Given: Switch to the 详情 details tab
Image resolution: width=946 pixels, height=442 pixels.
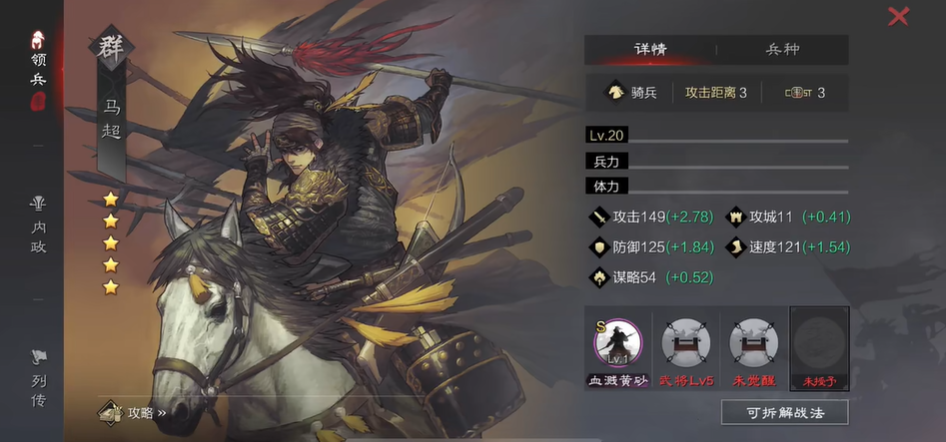Looking at the screenshot, I should [x=650, y=49].
